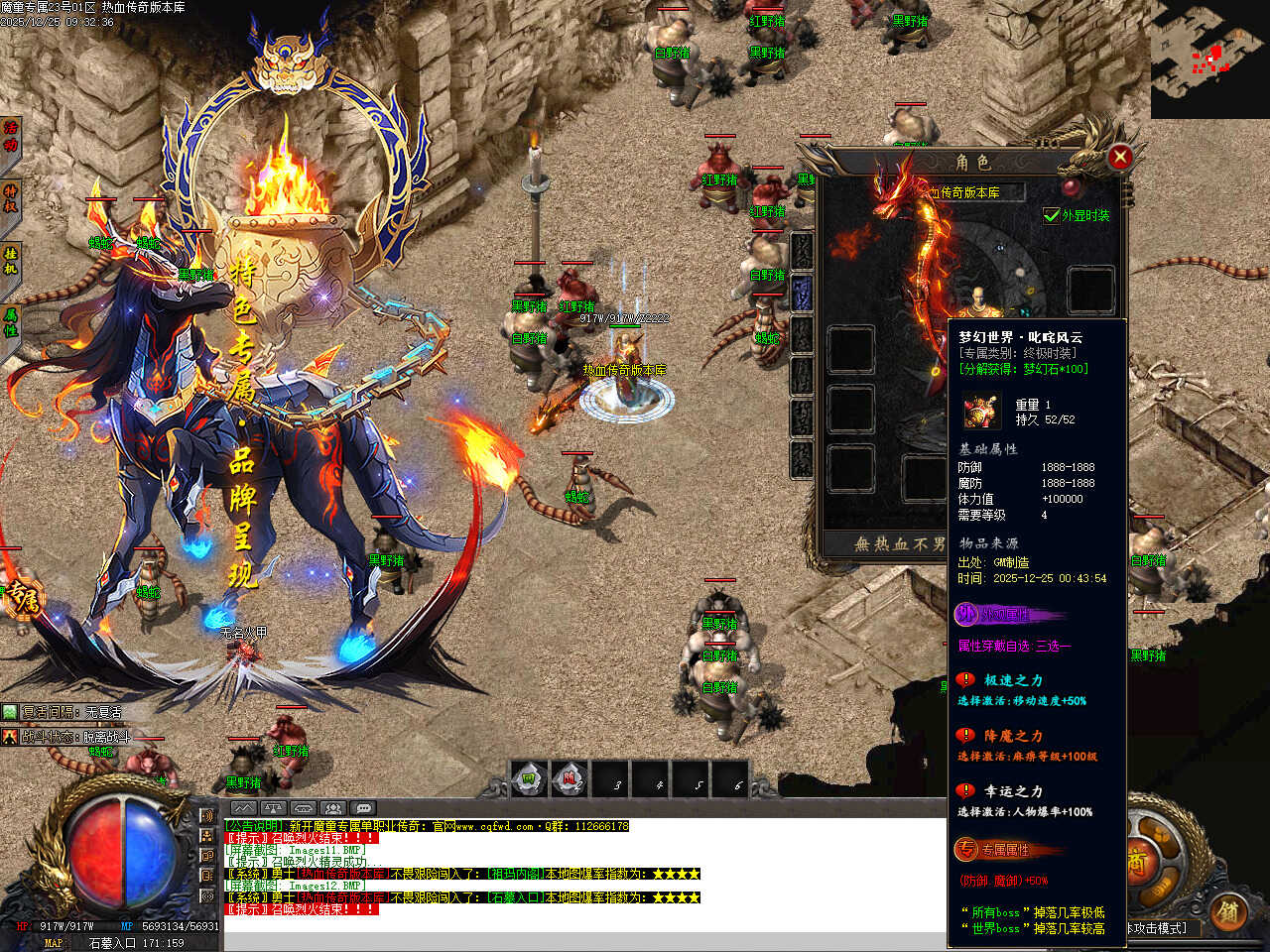This screenshot has height=952, width=1270.
Task: Open the group members button above chat
Action: [333, 808]
